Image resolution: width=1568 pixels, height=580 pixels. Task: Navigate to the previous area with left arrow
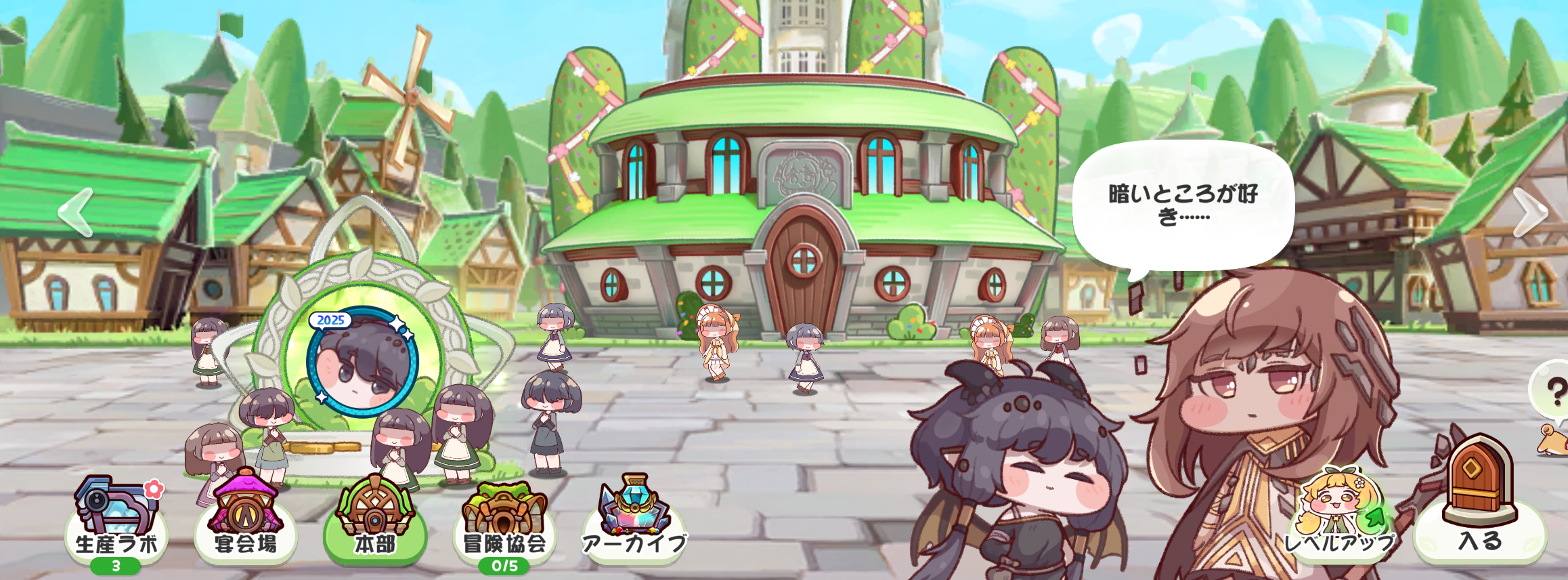[x=76, y=212]
